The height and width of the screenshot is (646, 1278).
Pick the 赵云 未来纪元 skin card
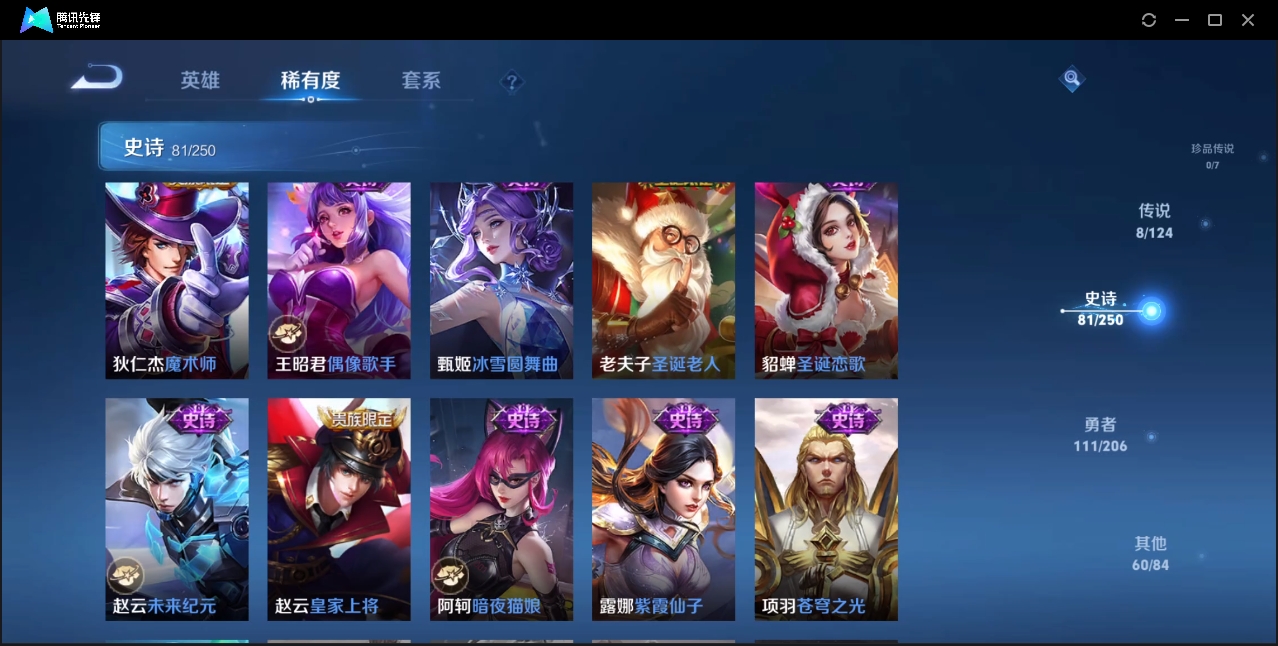pyautogui.click(x=177, y=509)
